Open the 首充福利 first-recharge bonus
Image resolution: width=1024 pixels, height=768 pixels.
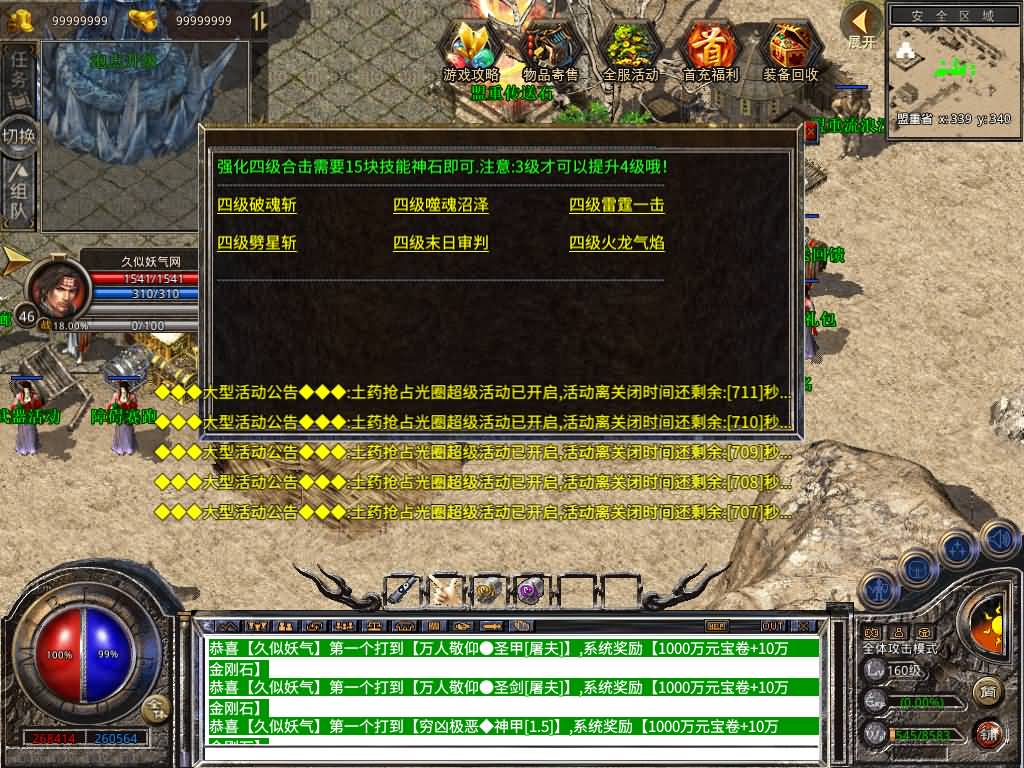pos(710,52)
